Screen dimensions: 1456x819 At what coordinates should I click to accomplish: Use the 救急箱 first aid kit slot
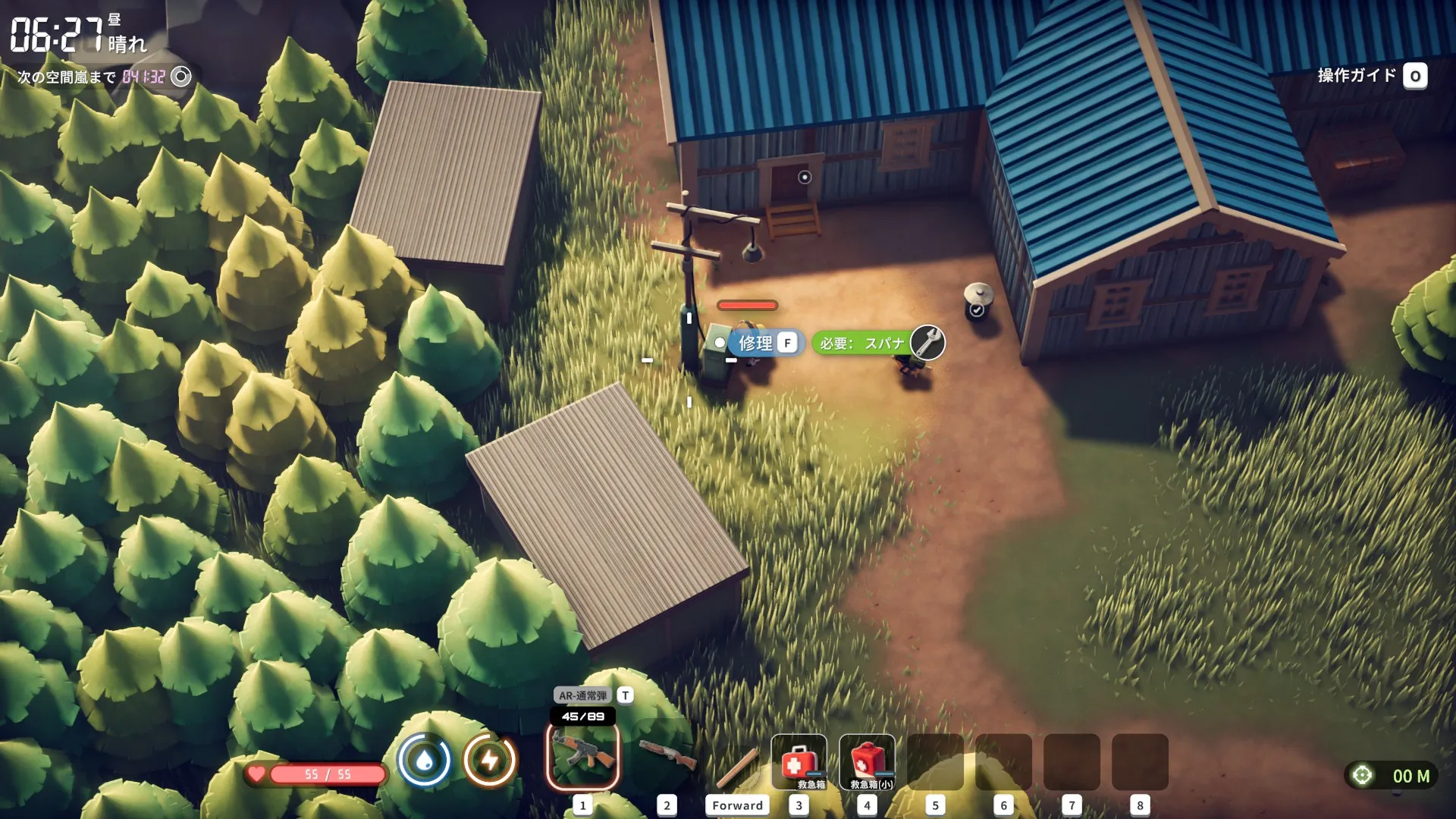pos(799,761)
